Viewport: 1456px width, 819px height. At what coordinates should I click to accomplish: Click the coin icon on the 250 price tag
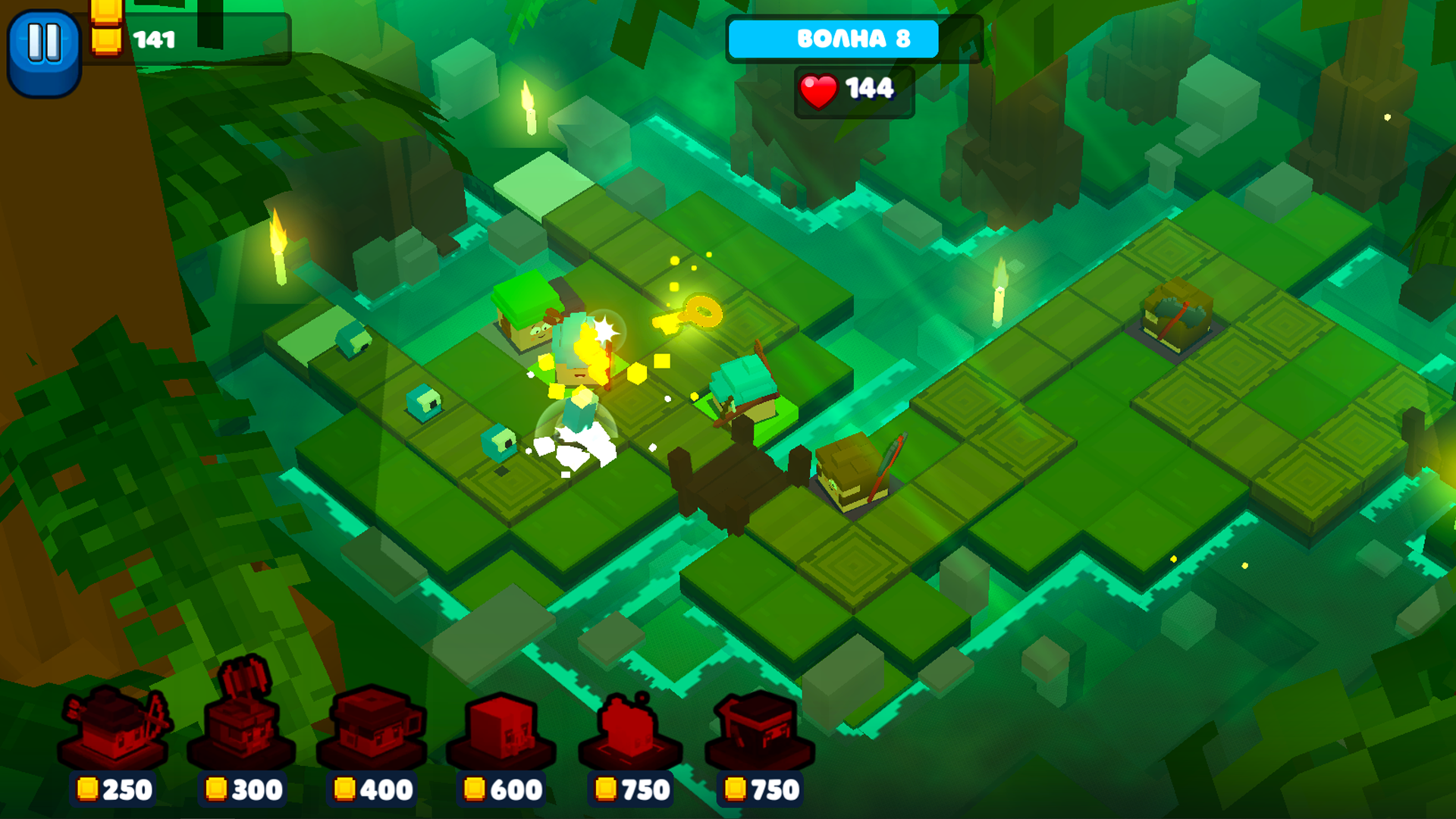pos(87,789)
